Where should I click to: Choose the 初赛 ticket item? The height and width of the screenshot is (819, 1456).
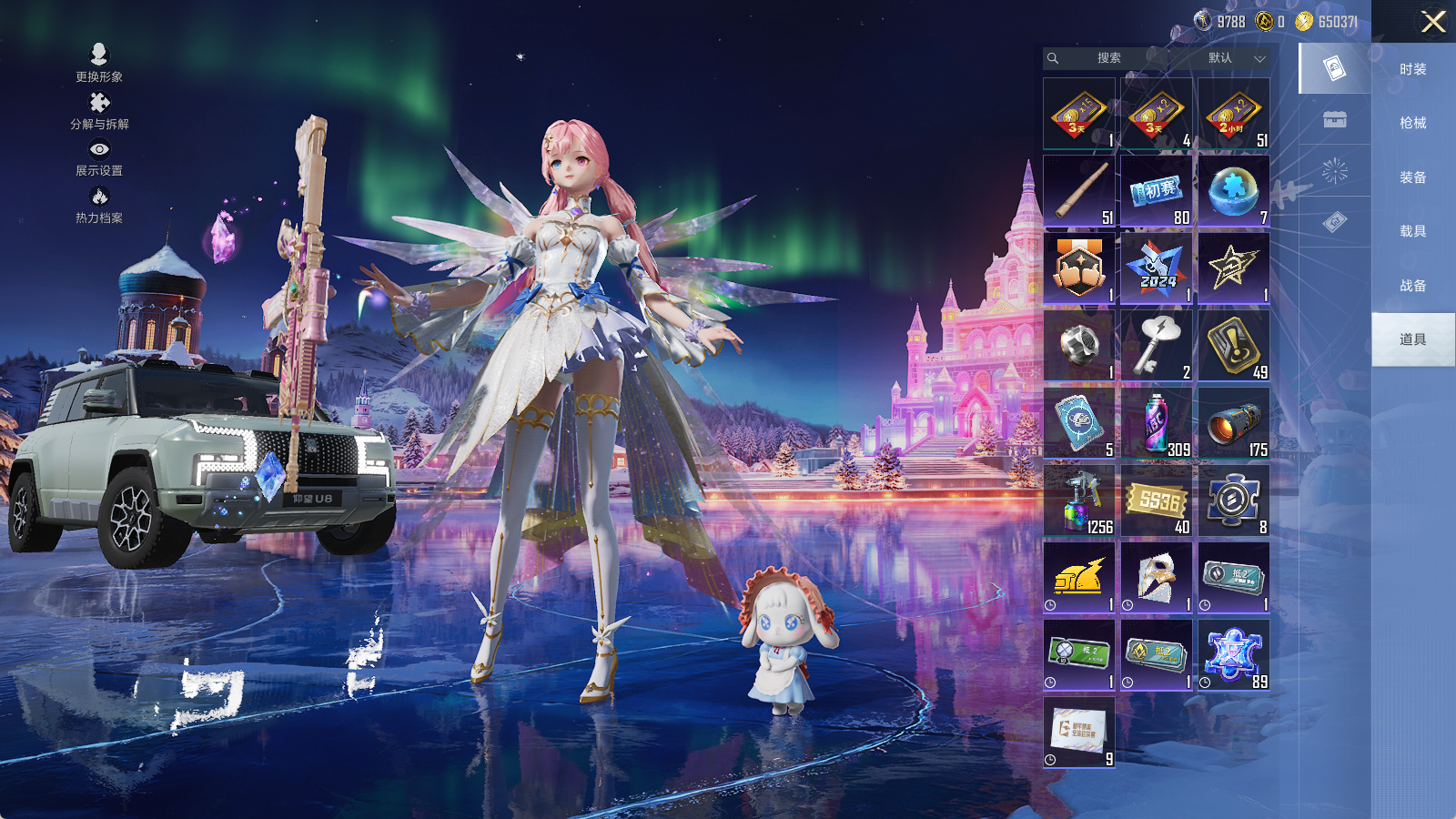[1157, 191]
